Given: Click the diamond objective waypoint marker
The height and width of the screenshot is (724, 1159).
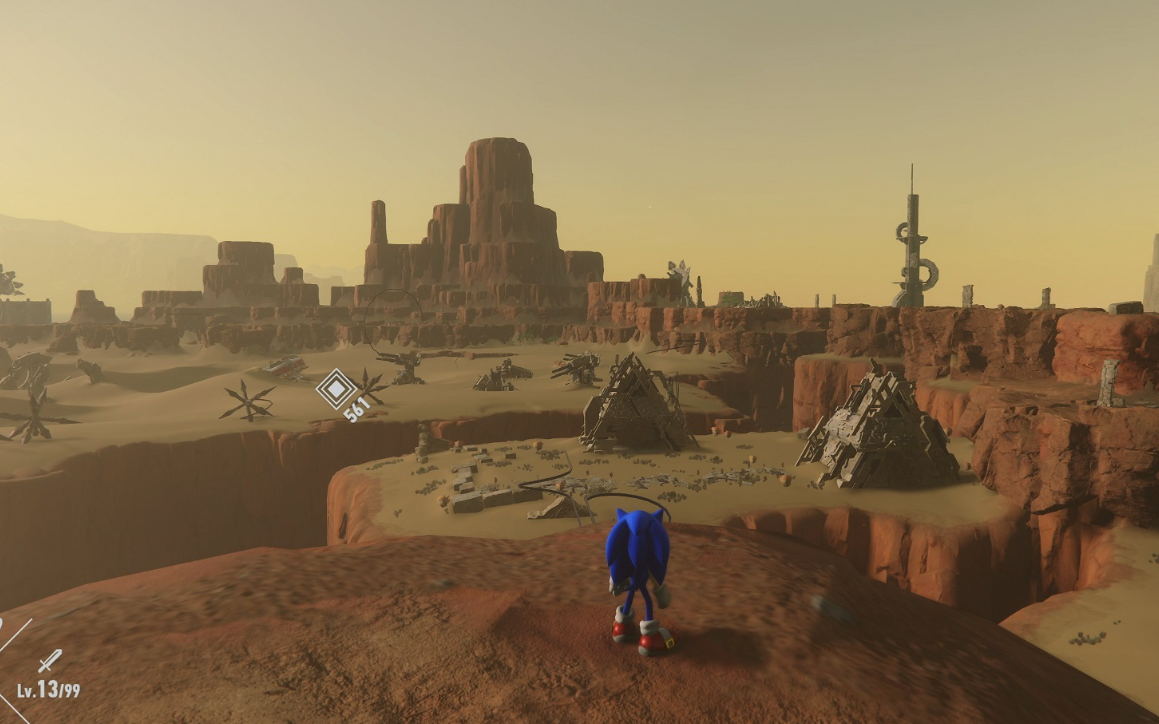Looking at the screenshot, I should pos(337,389).
